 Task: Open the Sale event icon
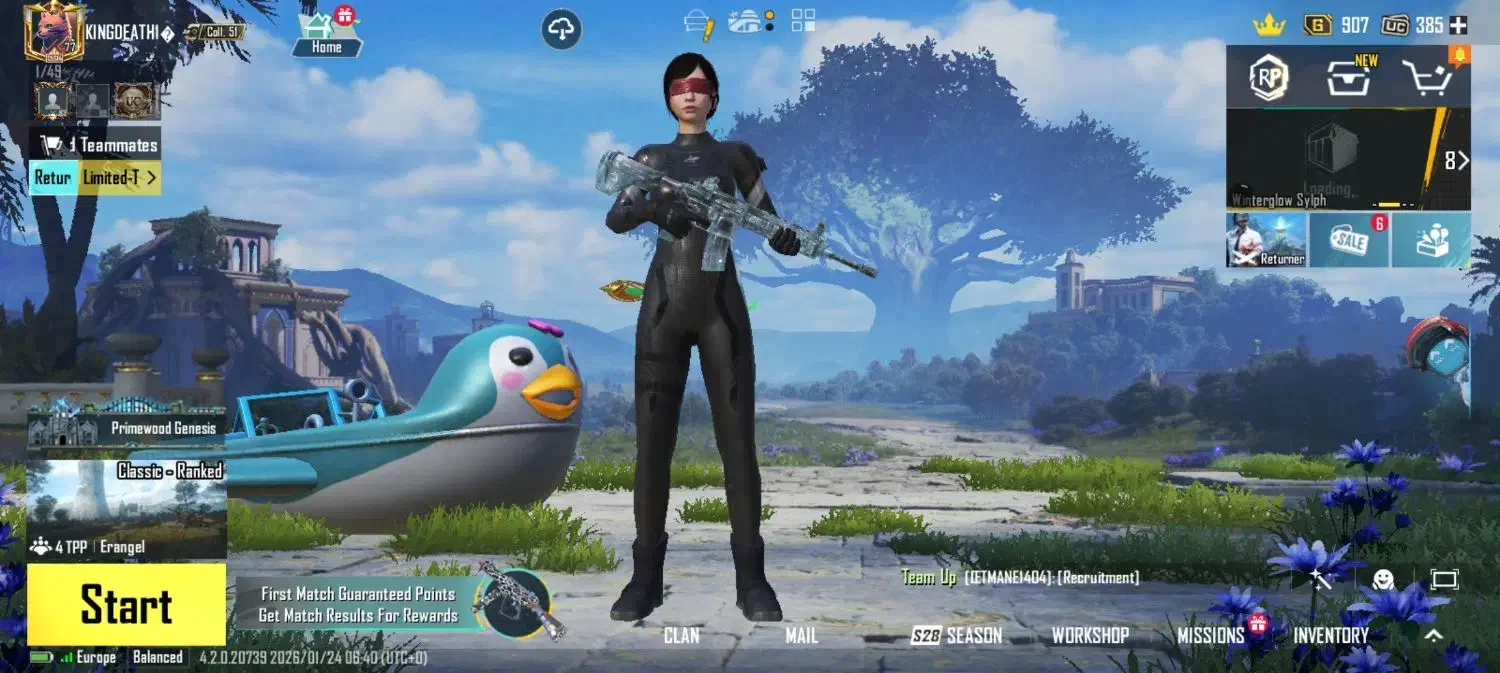[1348, 240]
